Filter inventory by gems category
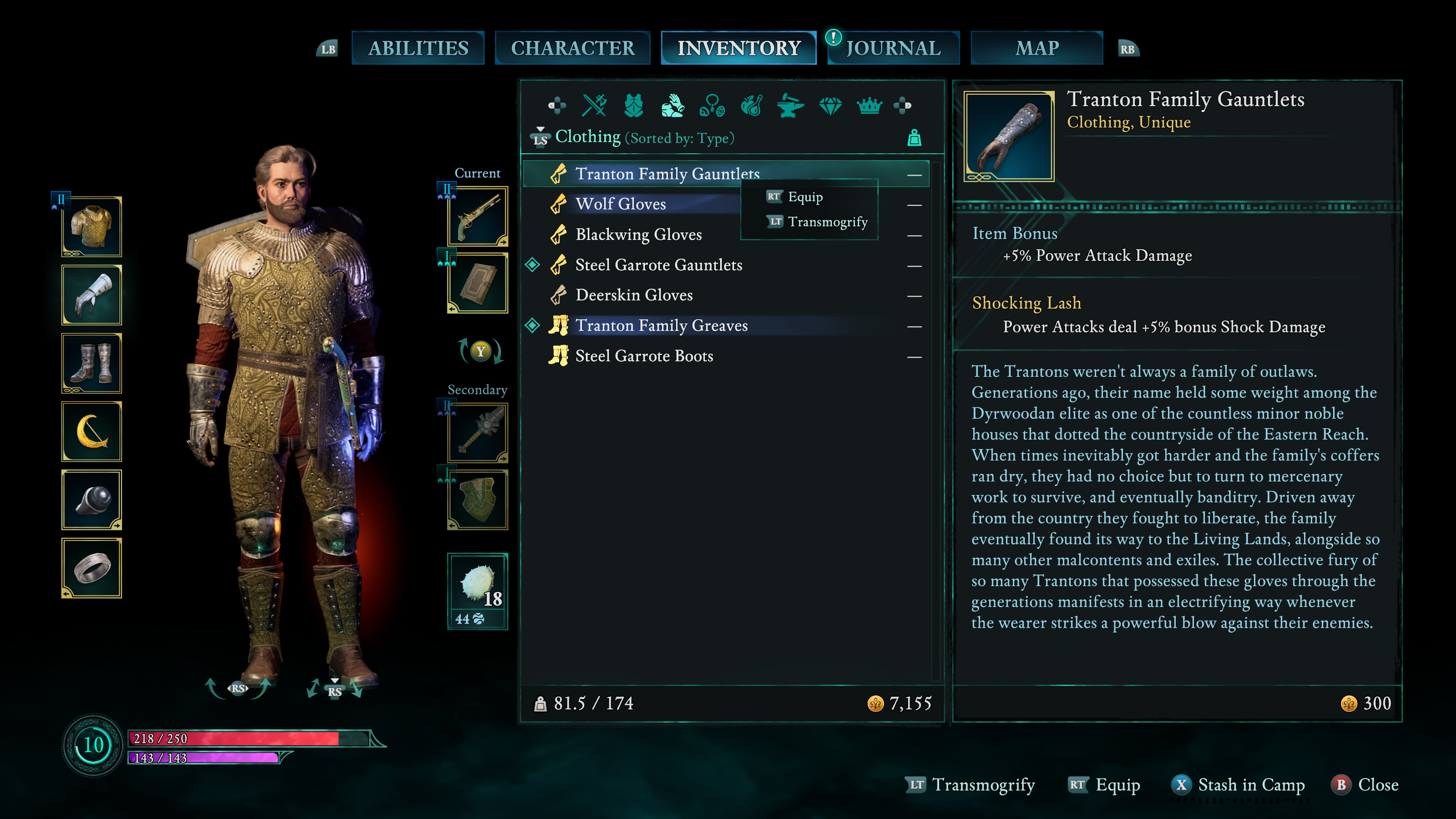The width and height of the screenshot is (1456, 819). point(830,105)
